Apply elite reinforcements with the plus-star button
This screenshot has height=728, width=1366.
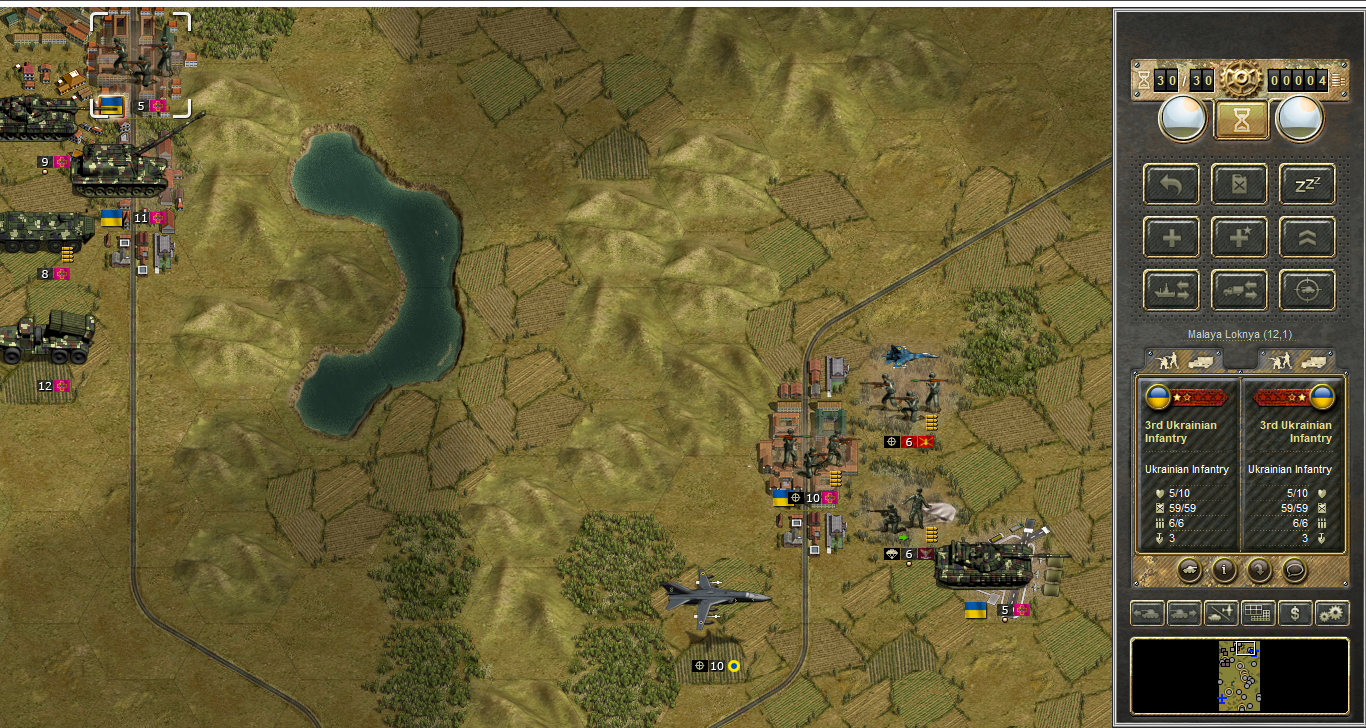click(1240, 237)
